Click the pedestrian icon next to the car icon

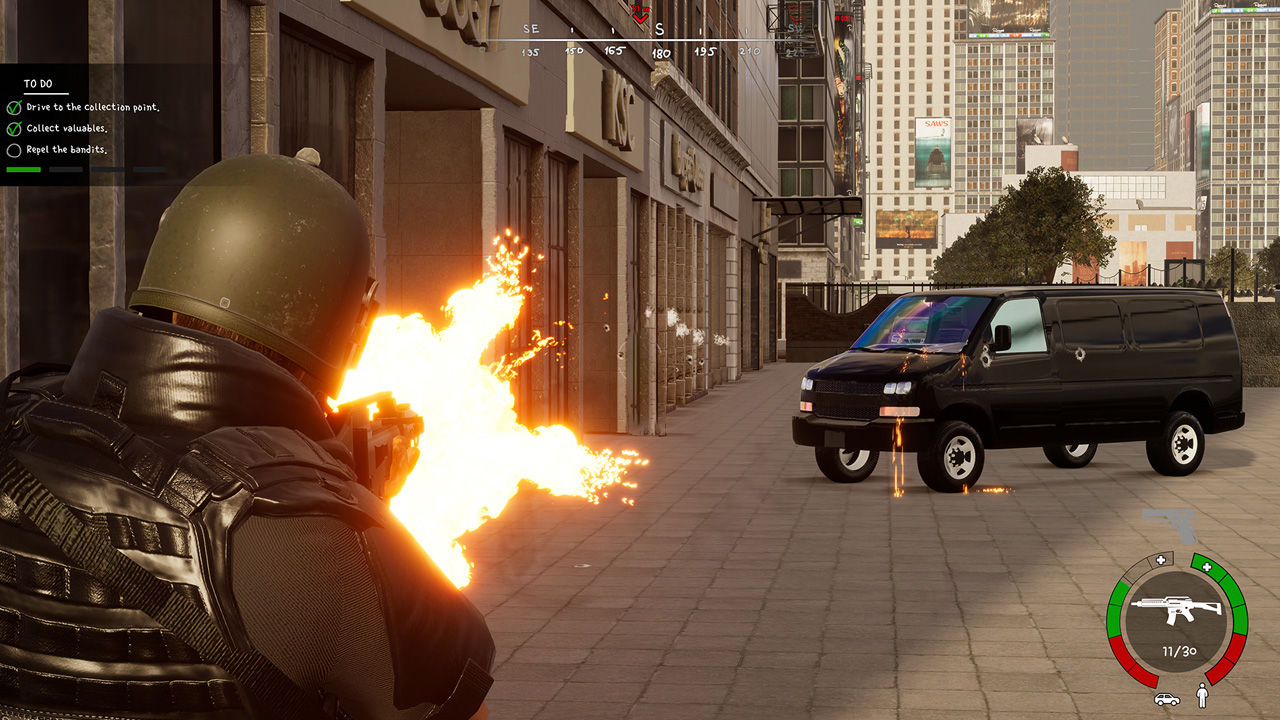1202,696
